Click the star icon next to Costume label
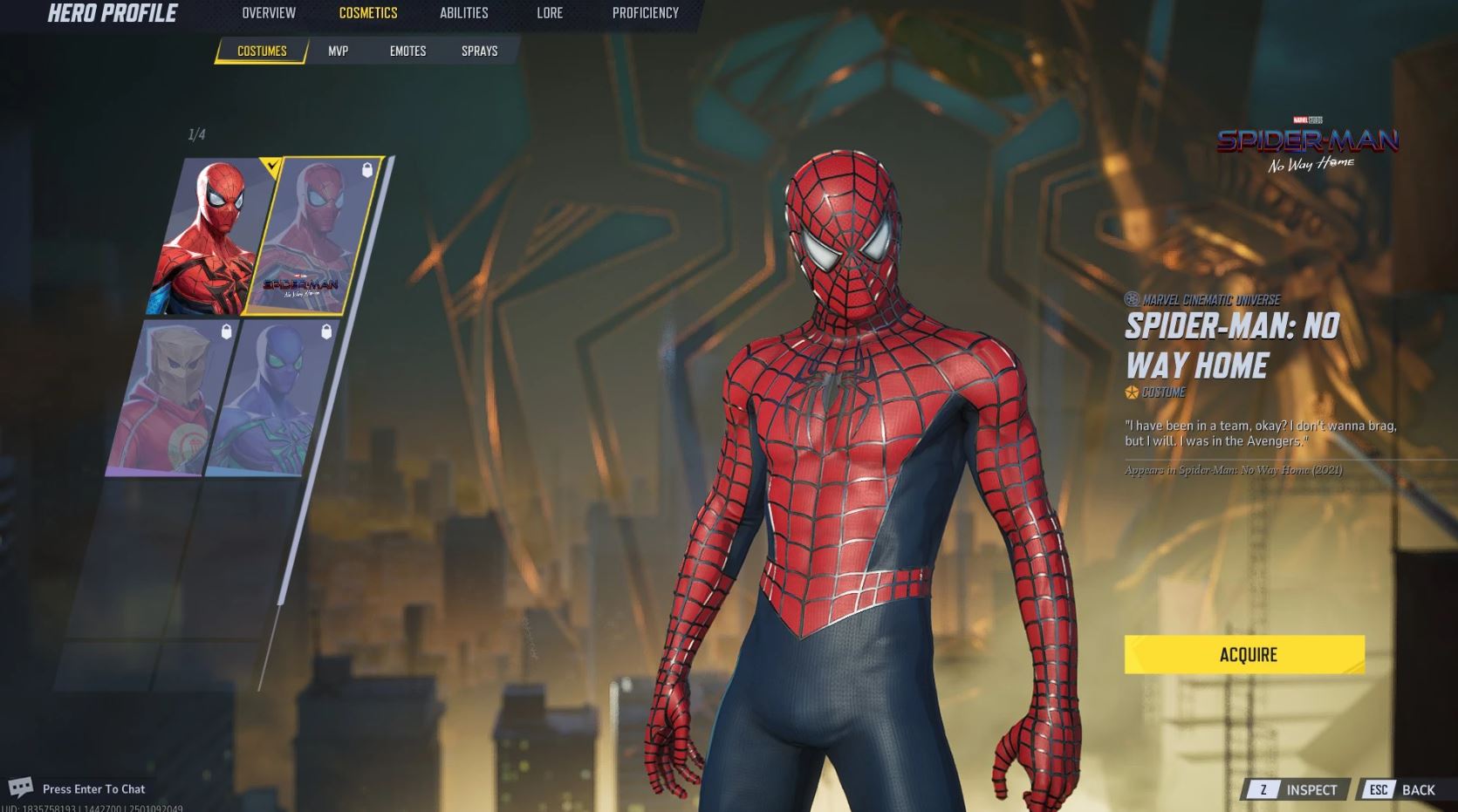The image size is (1458, 812). pyautogui.click(x=1131, y=392)
